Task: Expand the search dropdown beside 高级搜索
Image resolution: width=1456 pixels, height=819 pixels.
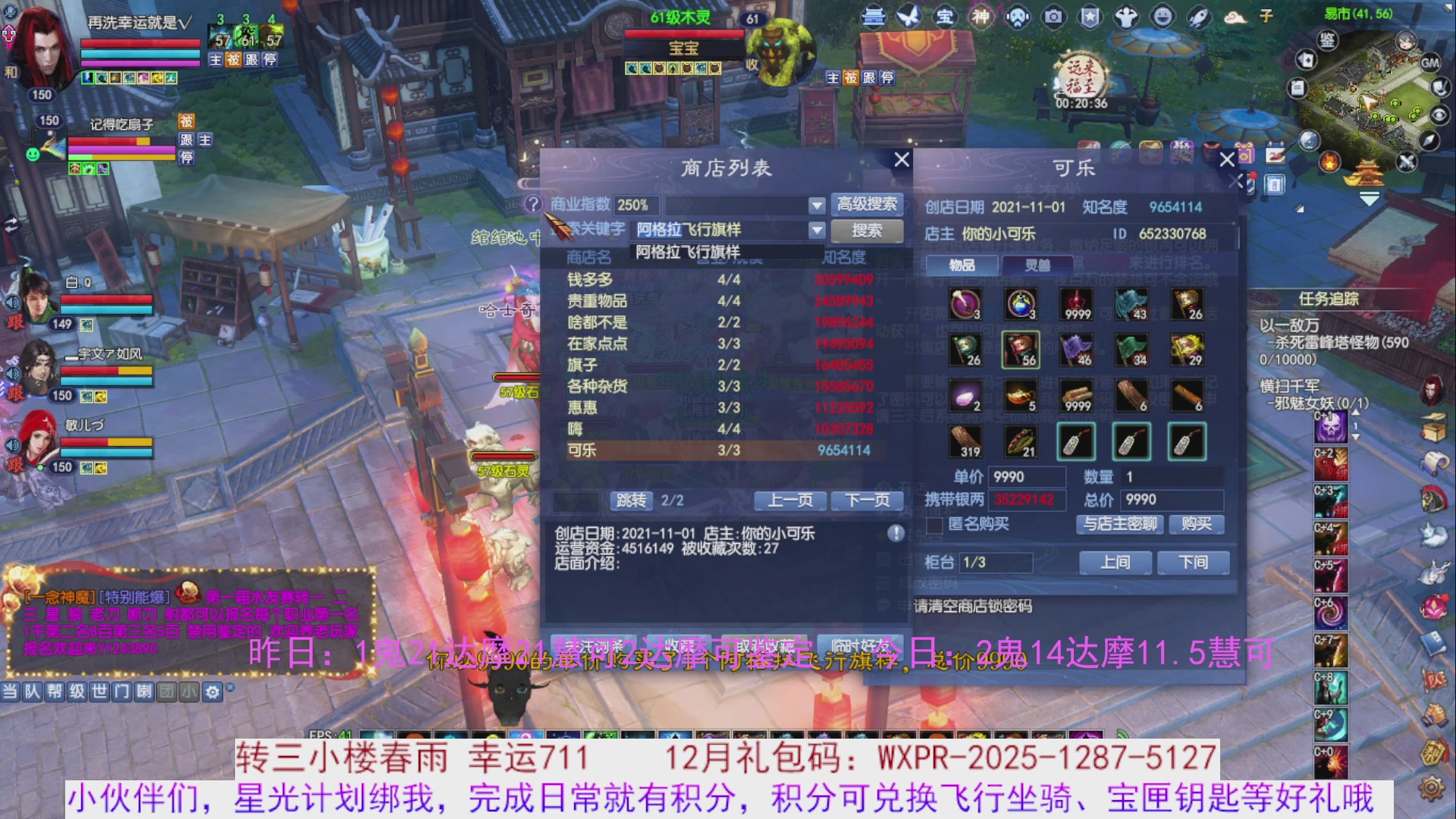Action: (x=817, y=205)
